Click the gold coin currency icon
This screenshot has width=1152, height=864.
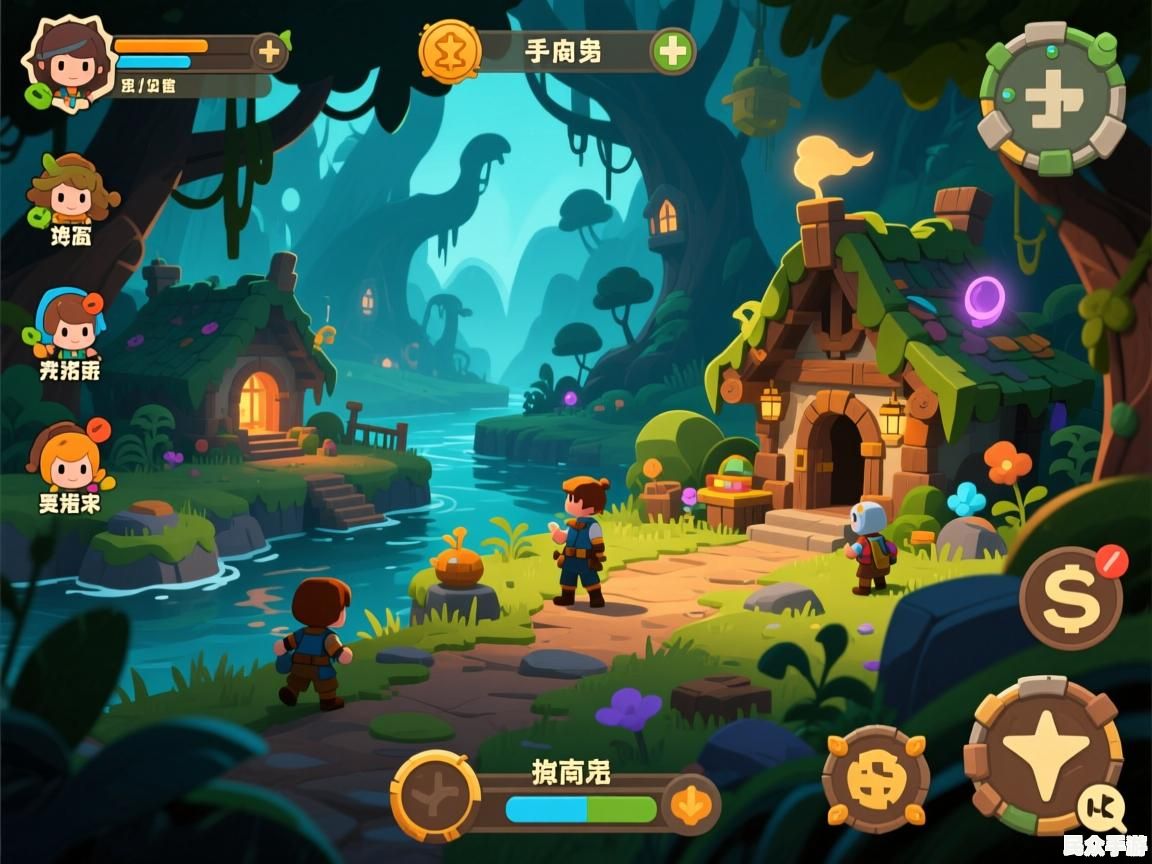(450, 50)
